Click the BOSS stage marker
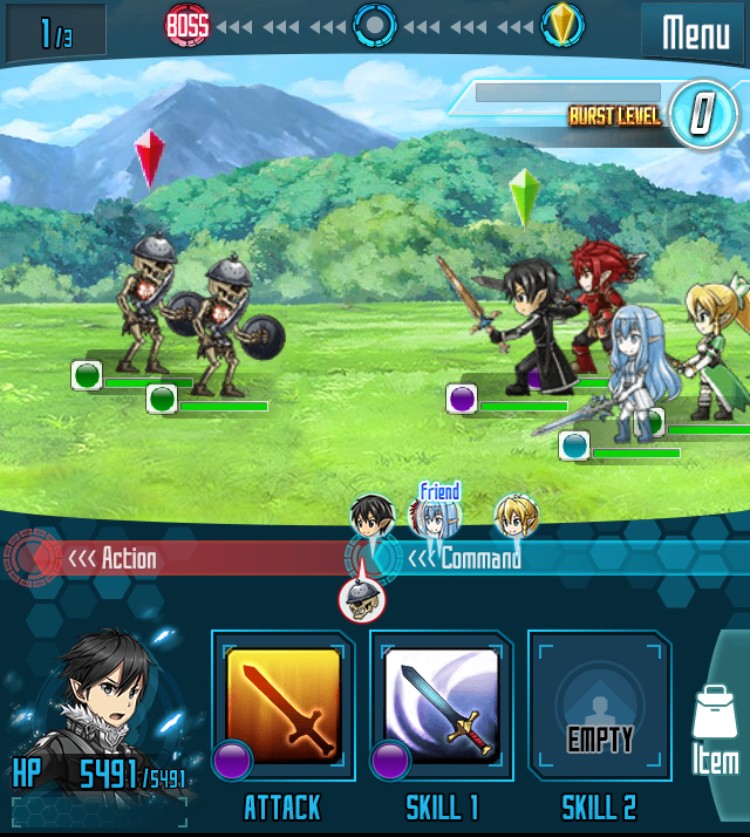 tap(187, 27)
